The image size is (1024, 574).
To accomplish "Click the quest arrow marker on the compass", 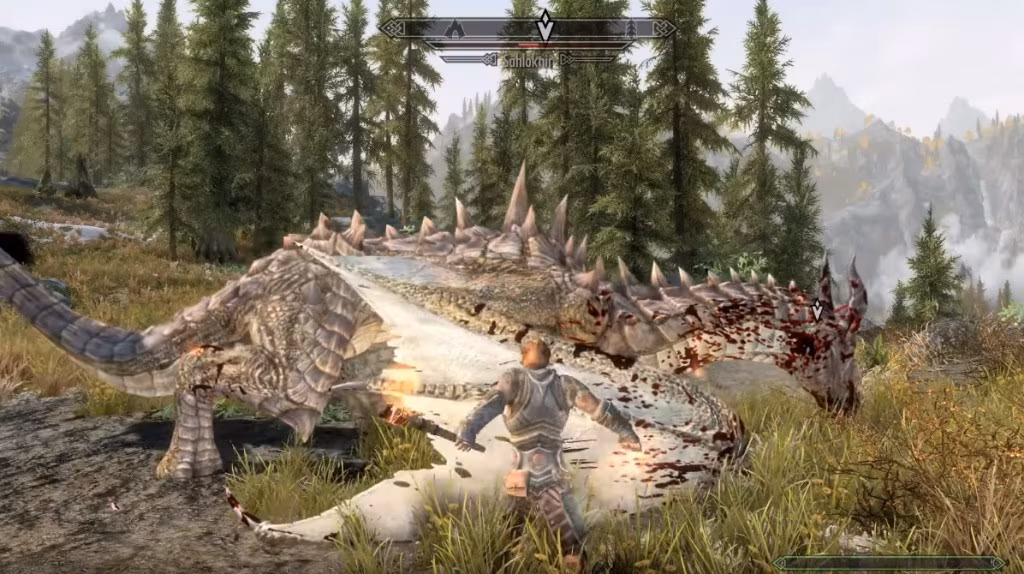I will point(544,26).
